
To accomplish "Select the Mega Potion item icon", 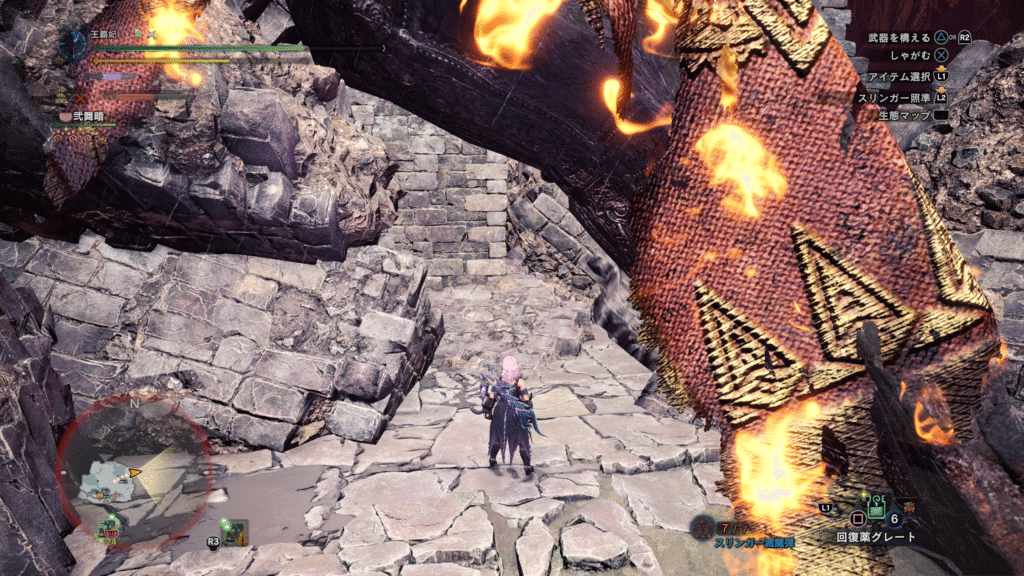I will (877, 511).
